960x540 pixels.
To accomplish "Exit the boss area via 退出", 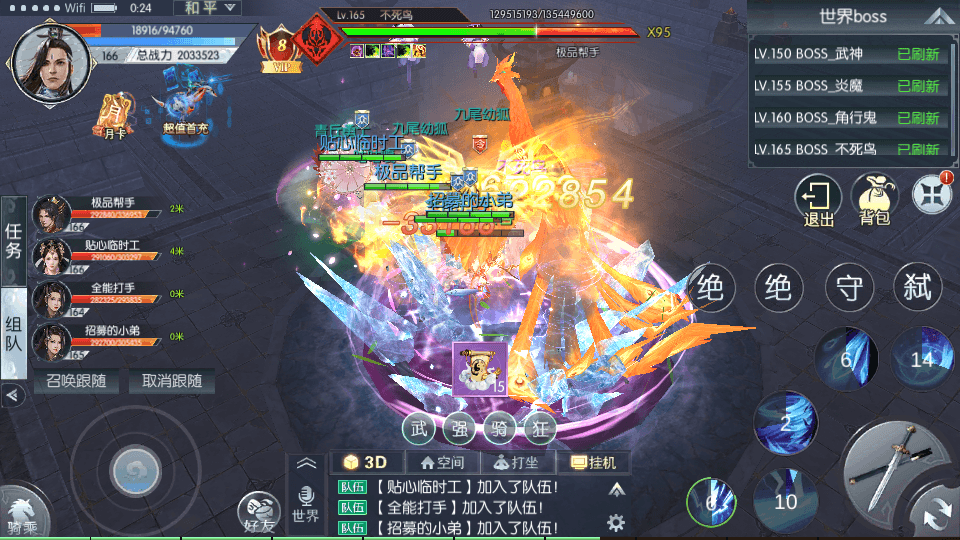I will click(x=818, y=200).
